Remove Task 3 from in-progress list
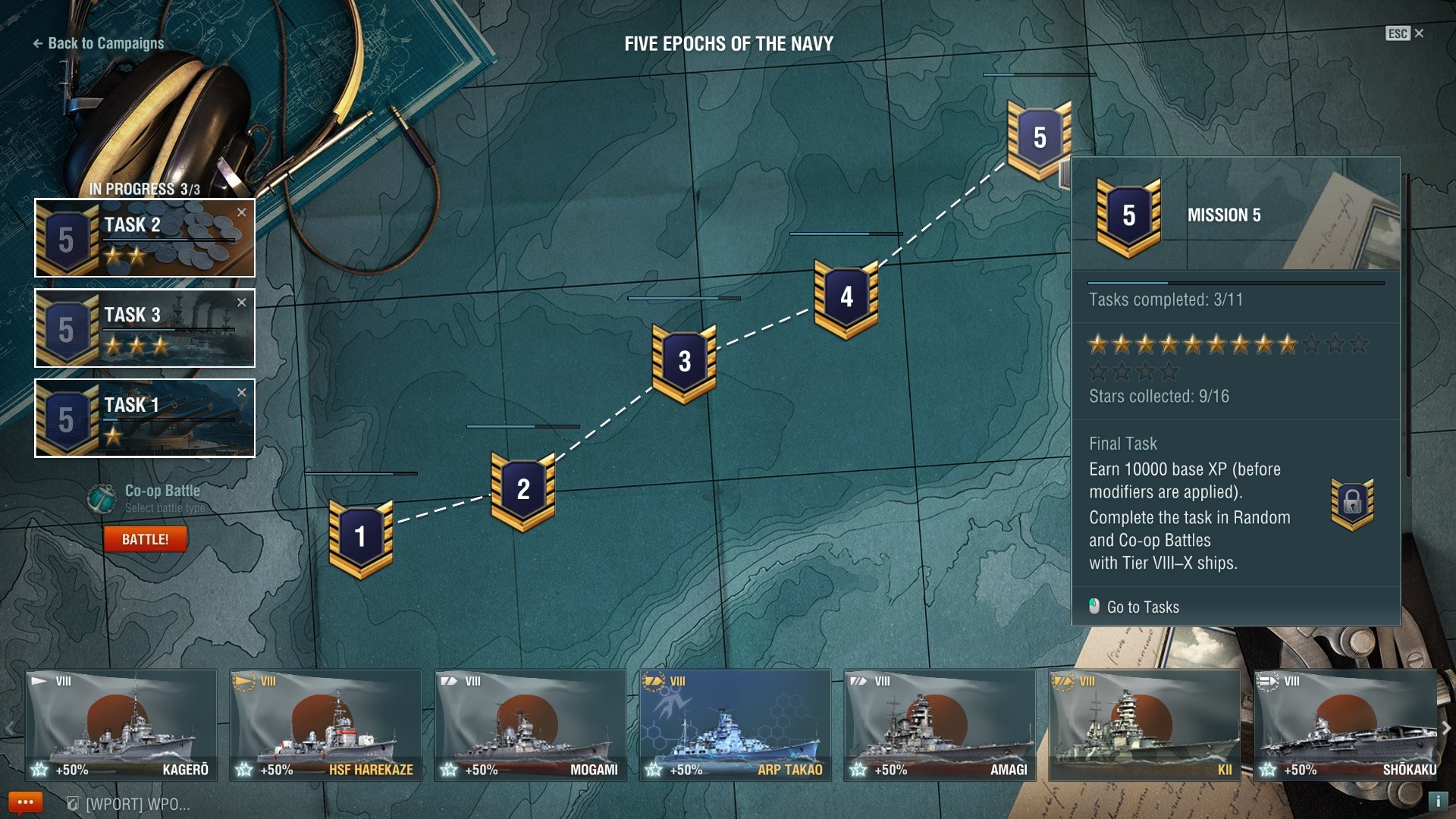 pos(242,303)
